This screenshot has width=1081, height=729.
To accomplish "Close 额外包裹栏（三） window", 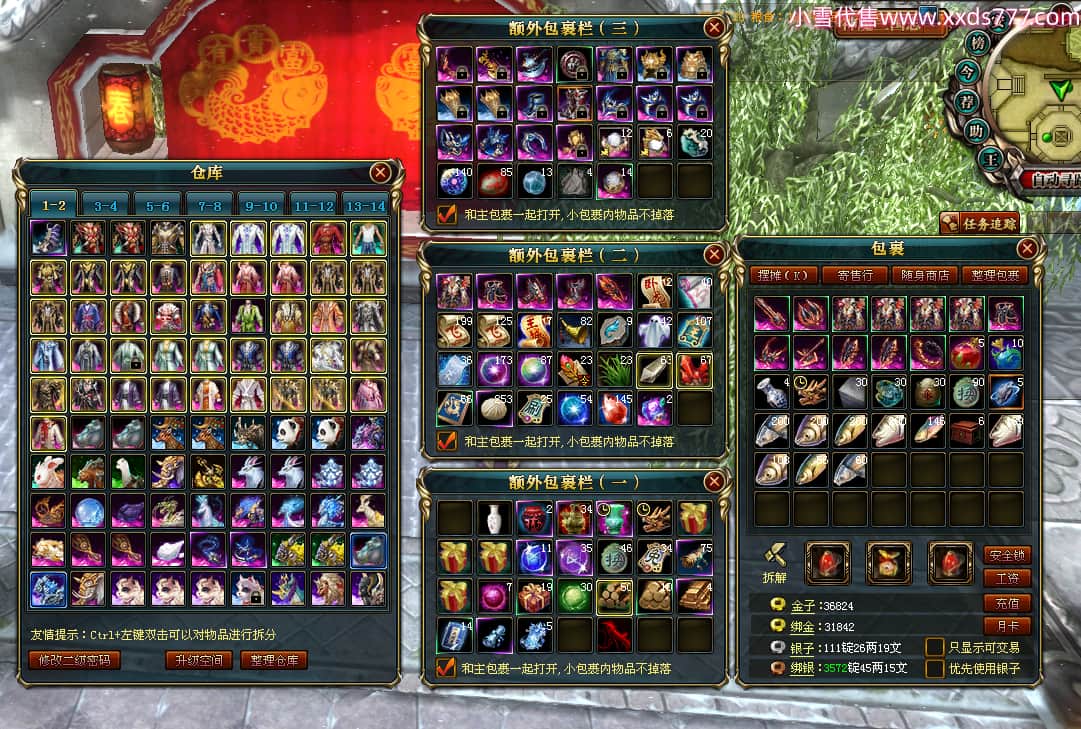I will click(714, 28).
